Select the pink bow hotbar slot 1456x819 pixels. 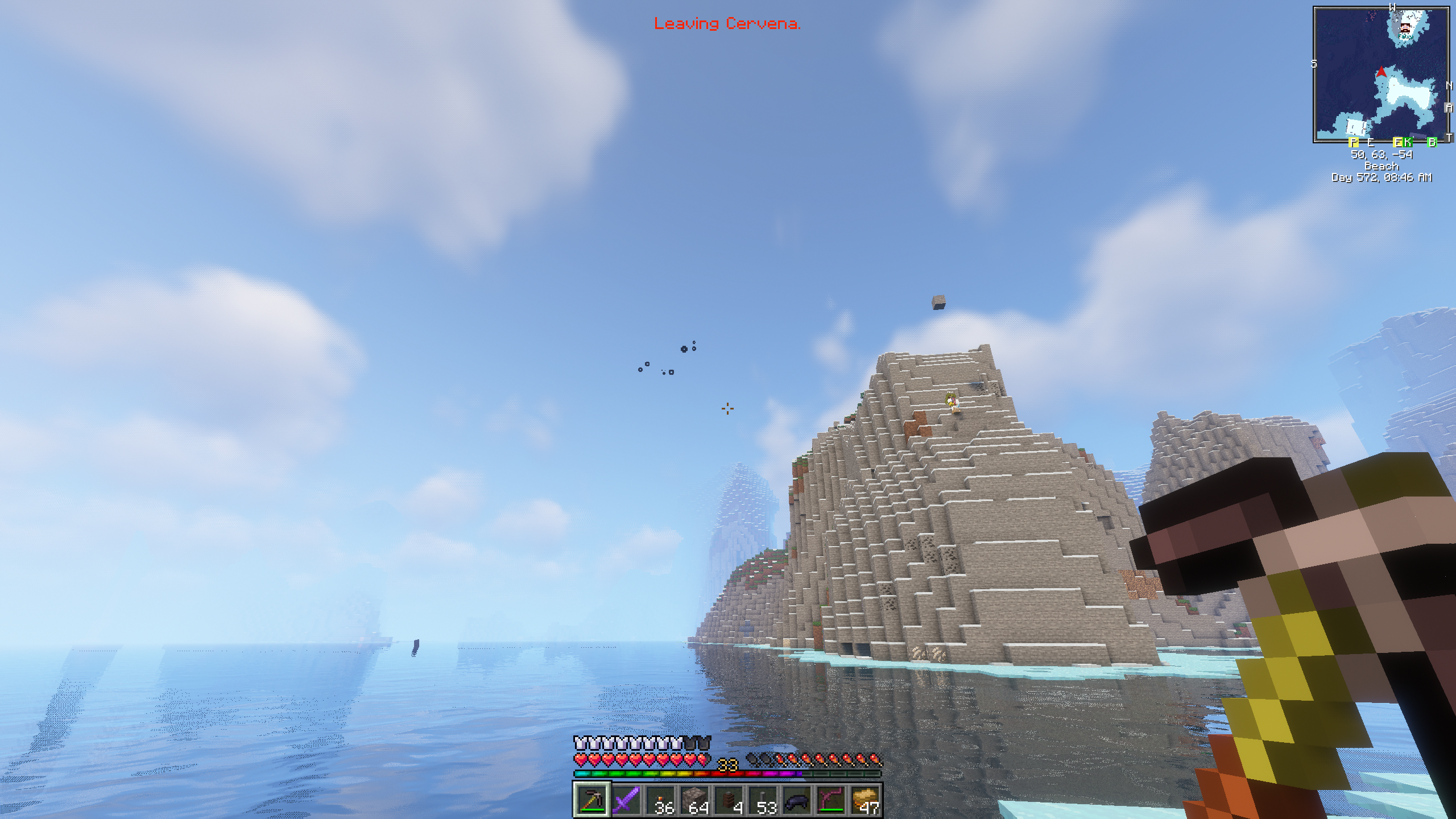click(x=831, y=800)
